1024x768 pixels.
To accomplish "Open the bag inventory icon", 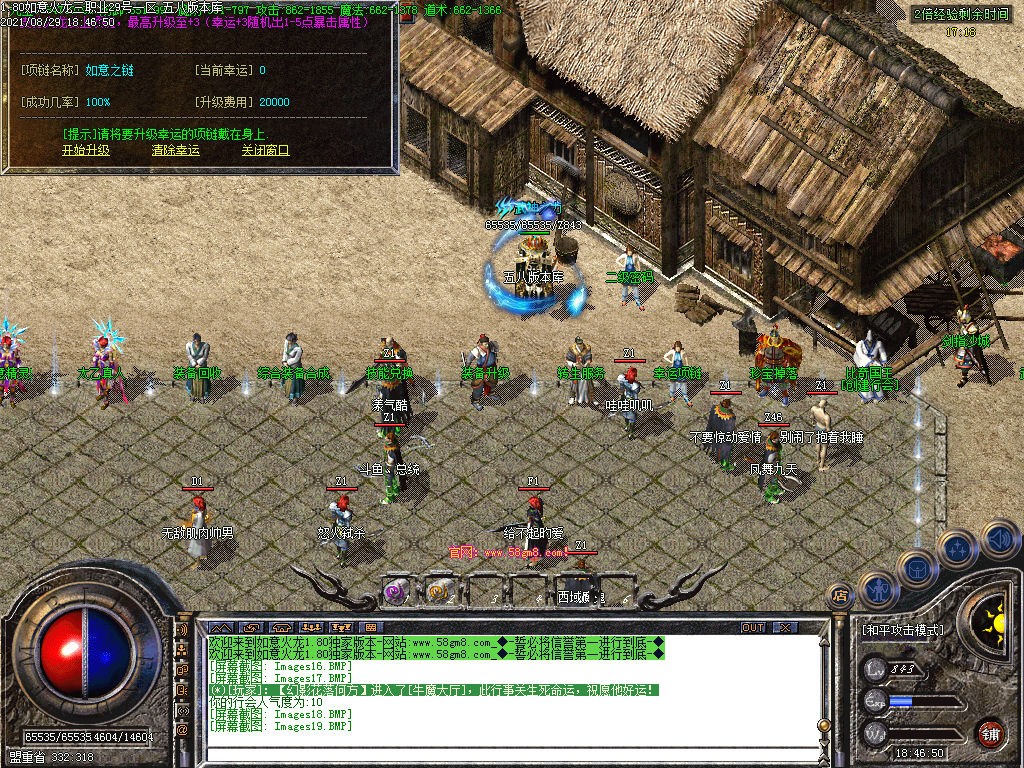I will tap(916, 569).
